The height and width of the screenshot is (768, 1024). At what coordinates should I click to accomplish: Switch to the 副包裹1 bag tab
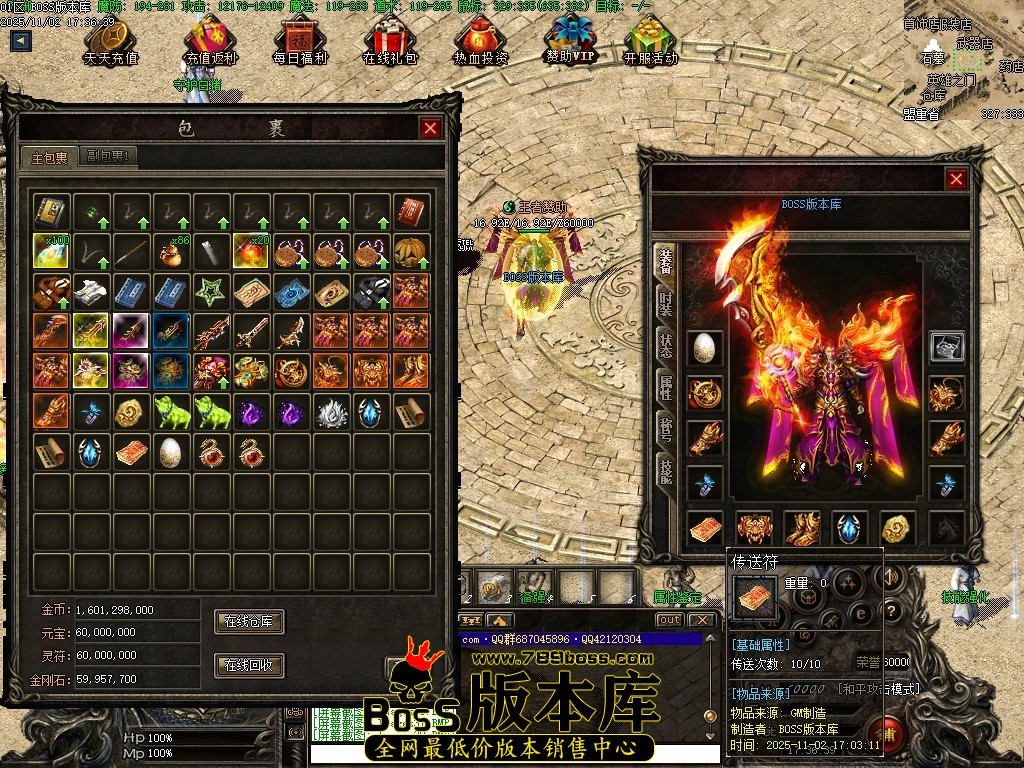coord(109,156)
